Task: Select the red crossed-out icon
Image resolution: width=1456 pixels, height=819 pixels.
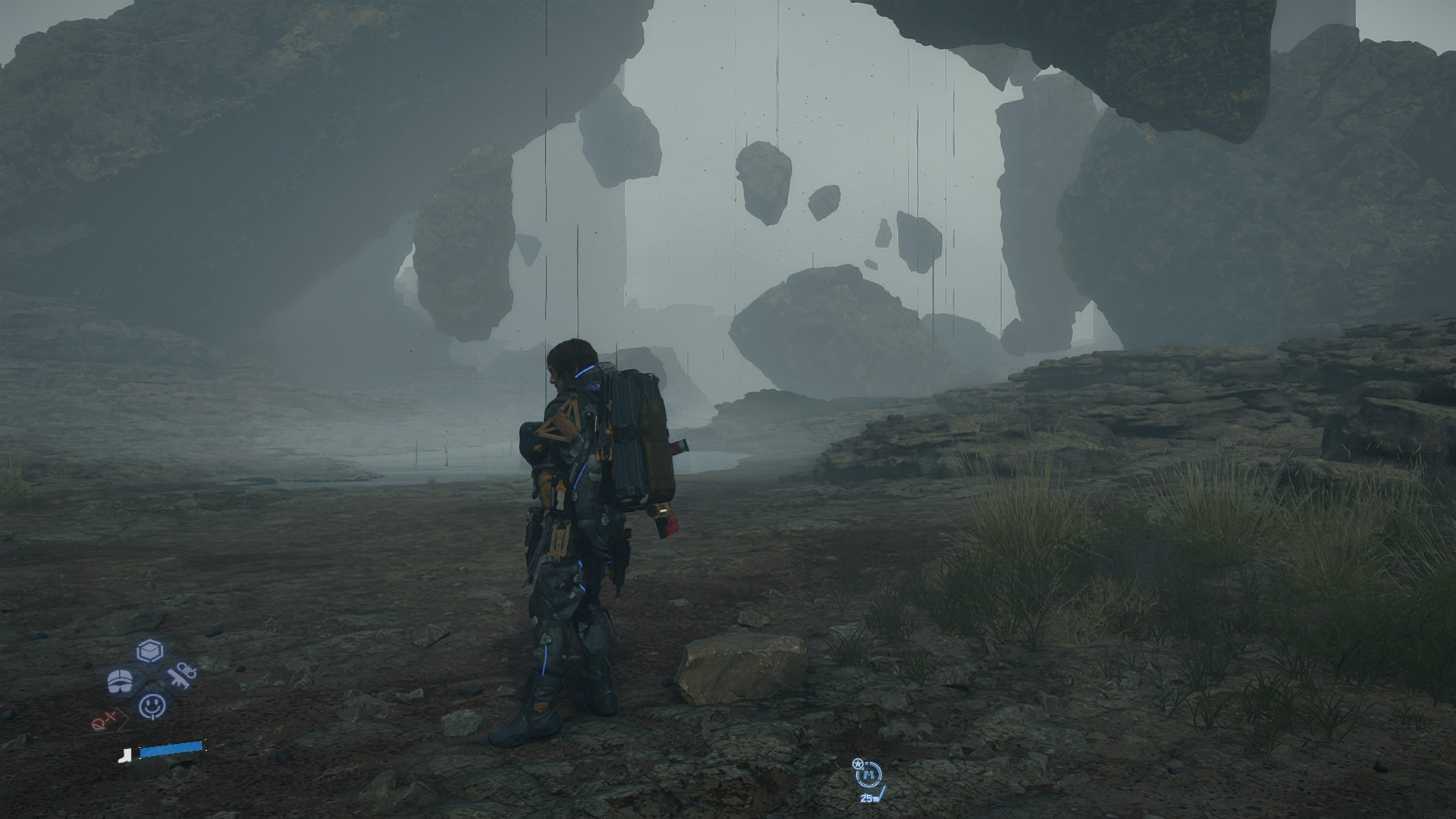Action: pyautogui.click(x=104, y=720)
